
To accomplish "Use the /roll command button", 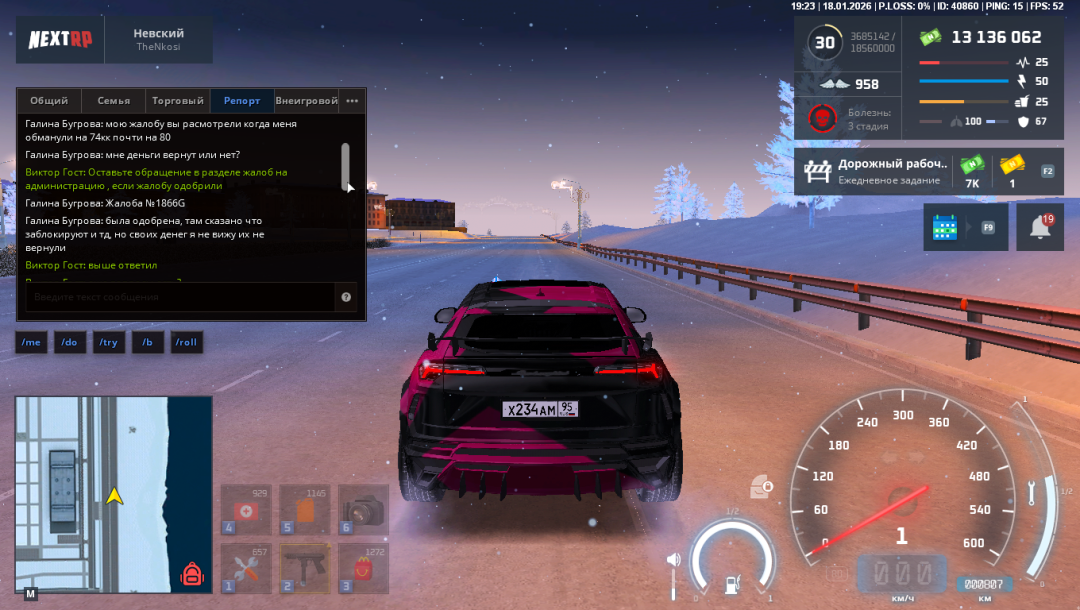I will tap(186, 342).
